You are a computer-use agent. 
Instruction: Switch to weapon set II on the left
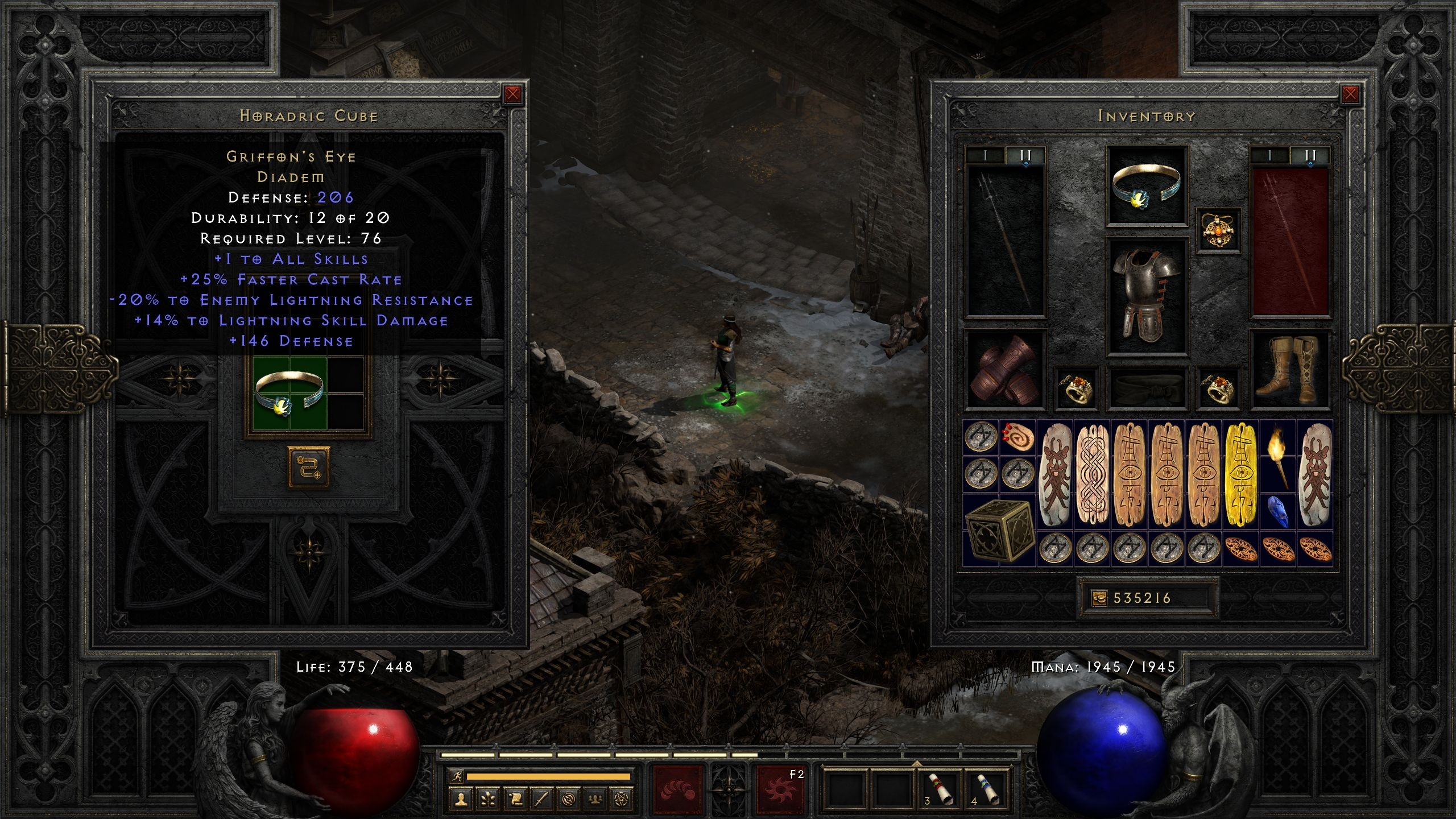coord(1025,154)
